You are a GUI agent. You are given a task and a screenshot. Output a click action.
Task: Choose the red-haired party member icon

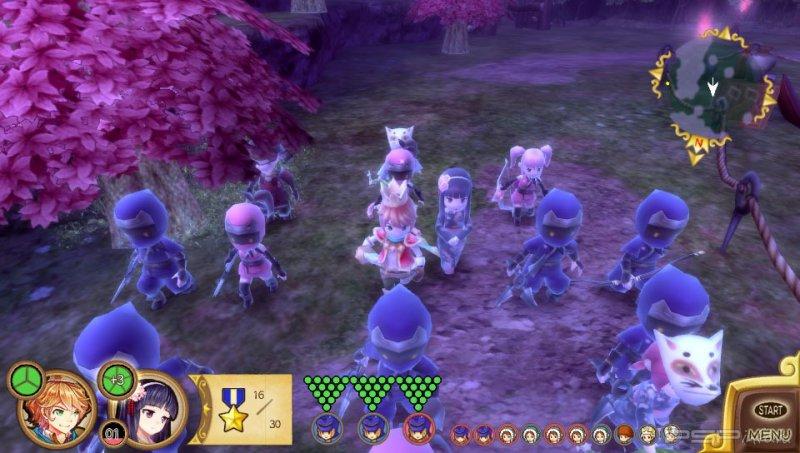621,434
